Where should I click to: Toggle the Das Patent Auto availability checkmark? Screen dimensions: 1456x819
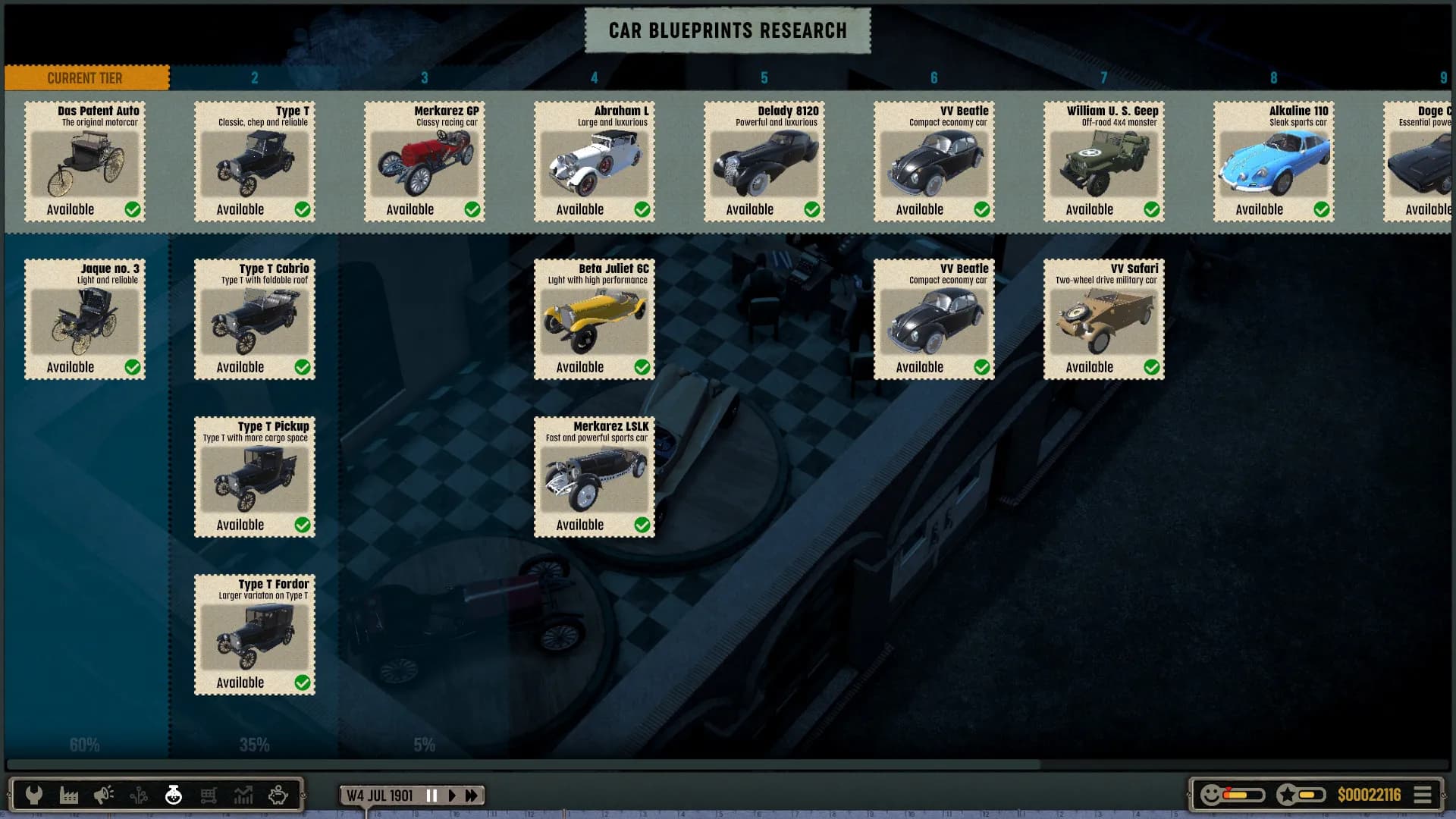pyautogui.click(x=133, y=209)
